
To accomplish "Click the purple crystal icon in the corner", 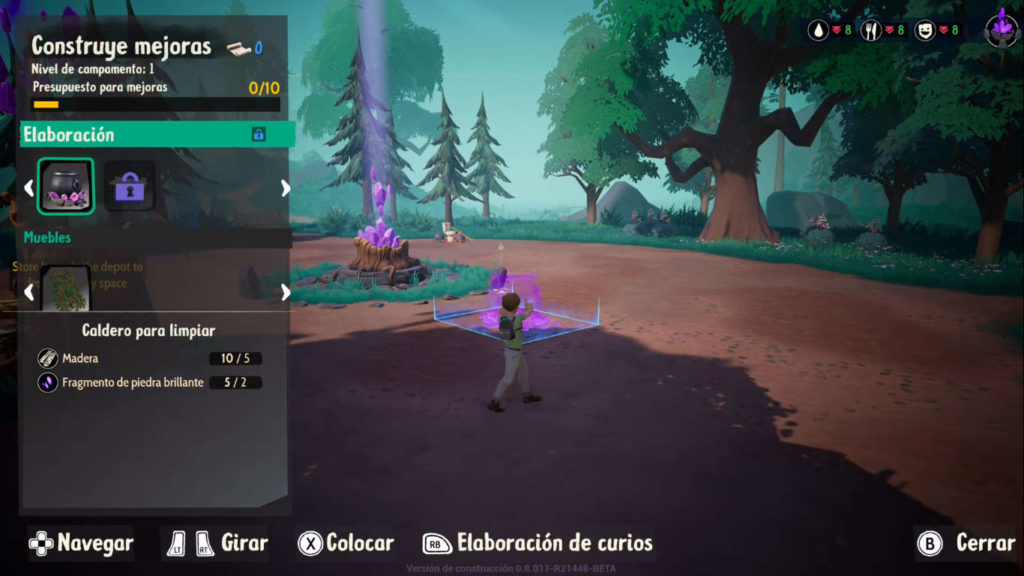I will click(1001, 27).
